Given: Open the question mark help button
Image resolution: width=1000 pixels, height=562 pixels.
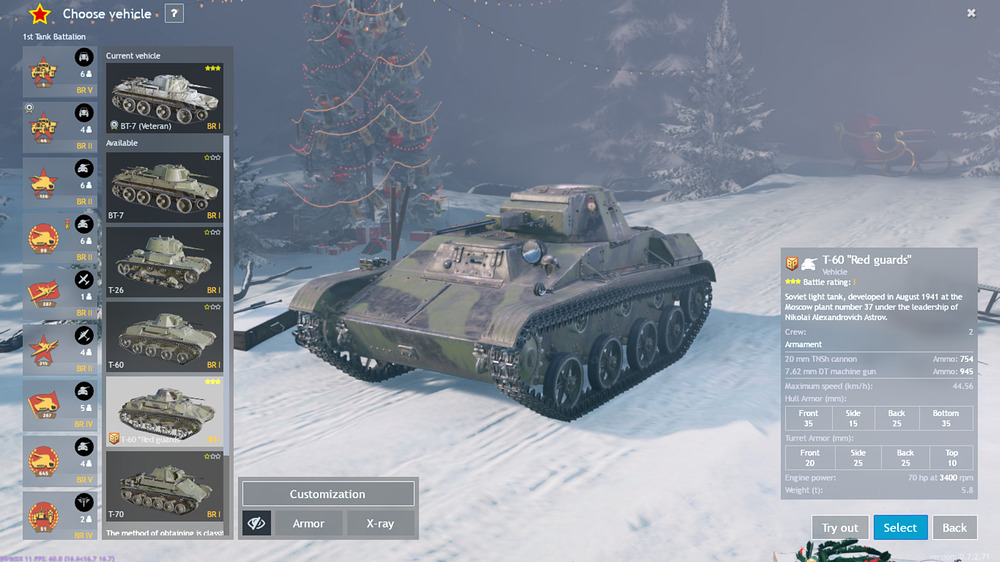Looking at the screenshot, I should click(x=174, y=14).
